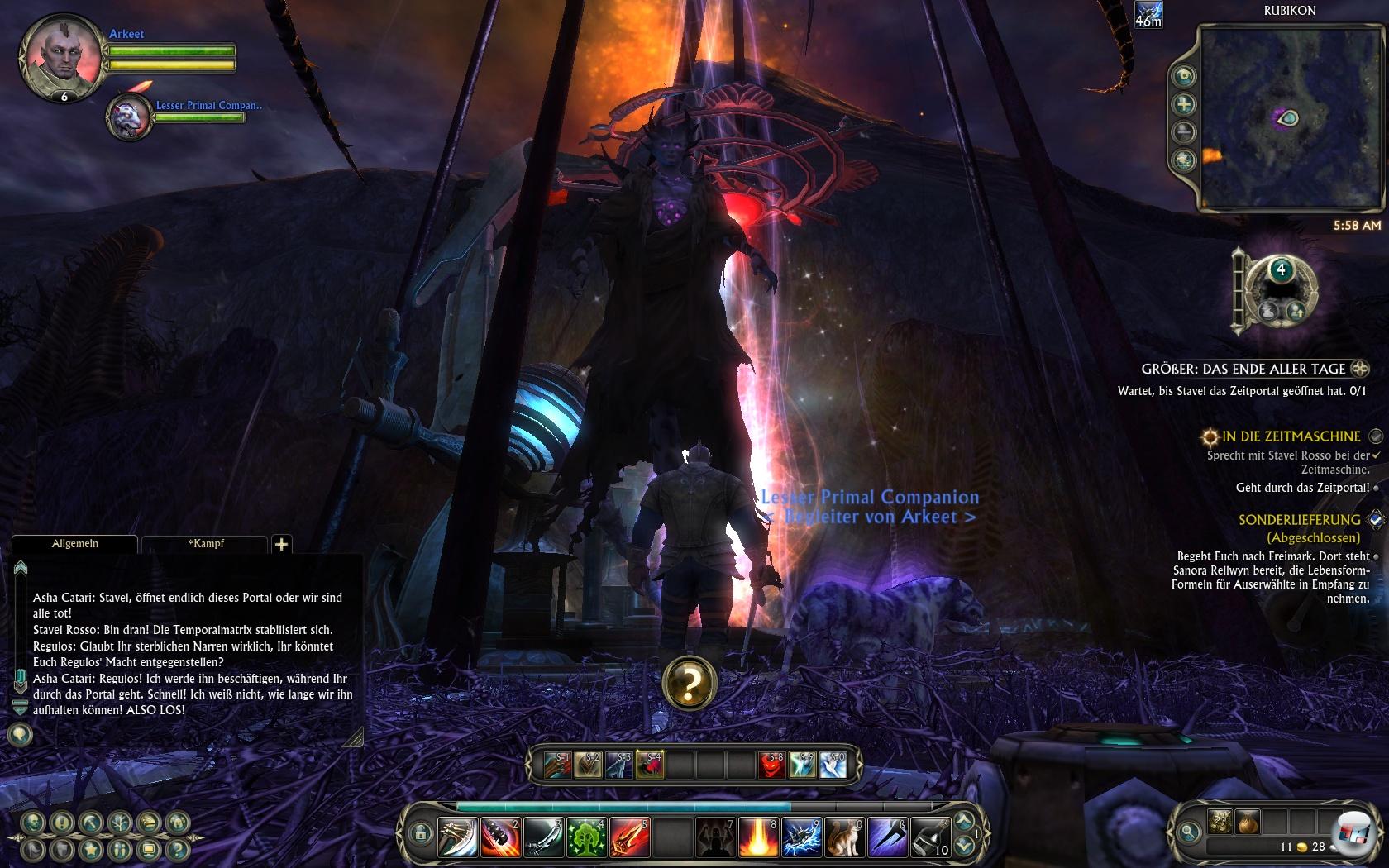Switch to the Kampf chat tab
The width and height of the screenshot is (1389, 868).
coord(205,544)
